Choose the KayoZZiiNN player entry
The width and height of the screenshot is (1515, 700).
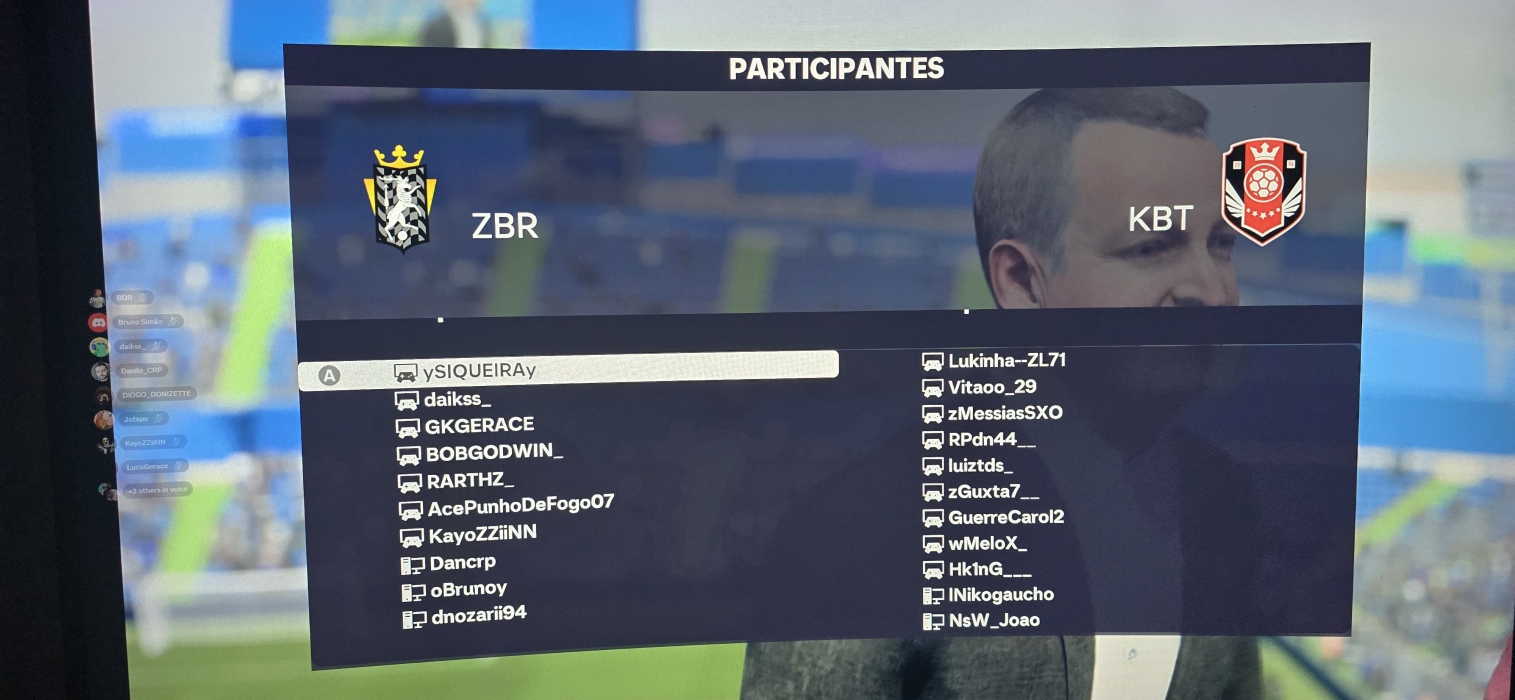(x=482, y=534)
